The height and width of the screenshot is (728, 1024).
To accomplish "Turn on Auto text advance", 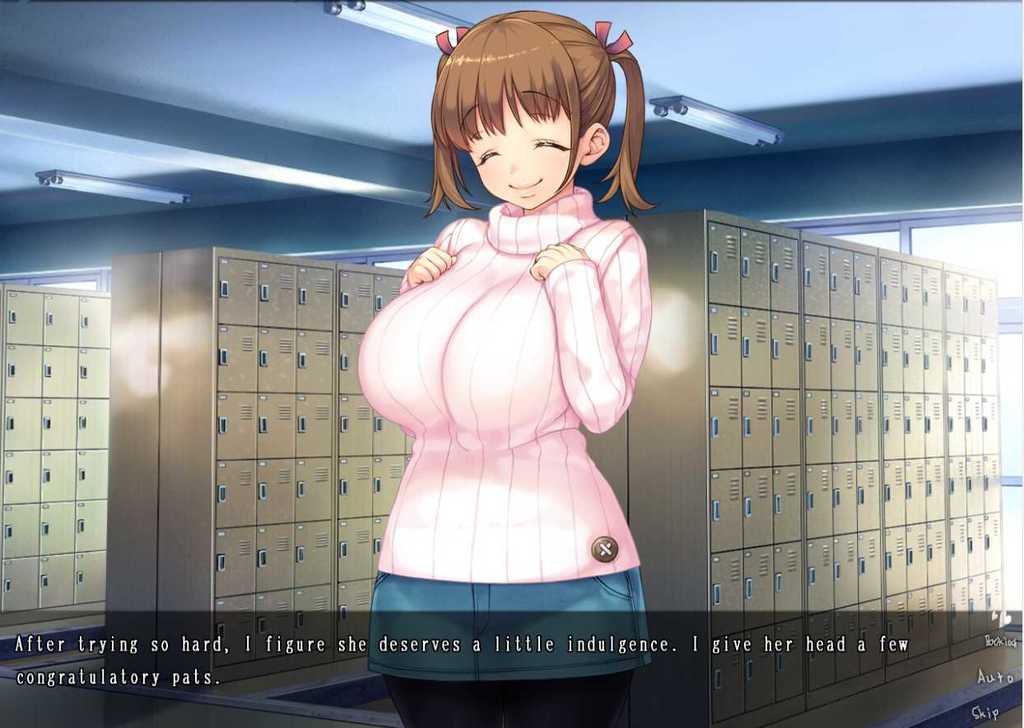I will [996, 677].
